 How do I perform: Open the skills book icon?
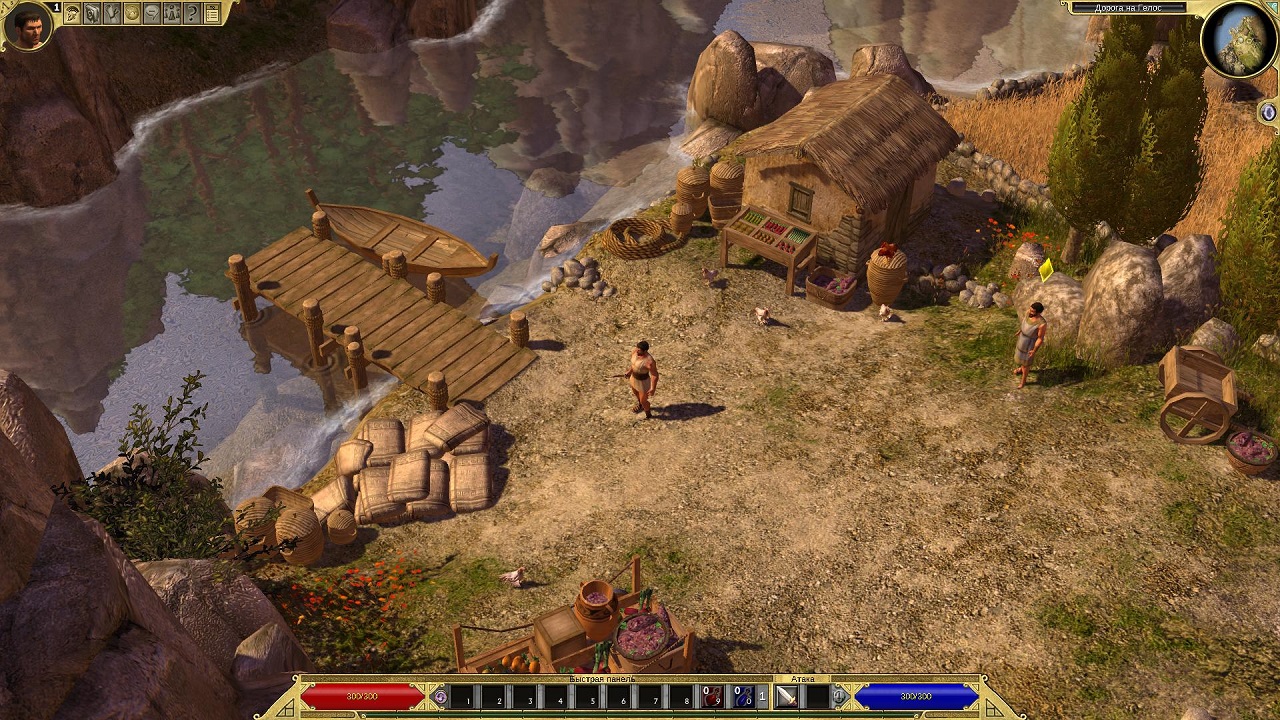(x=92, y=13)
